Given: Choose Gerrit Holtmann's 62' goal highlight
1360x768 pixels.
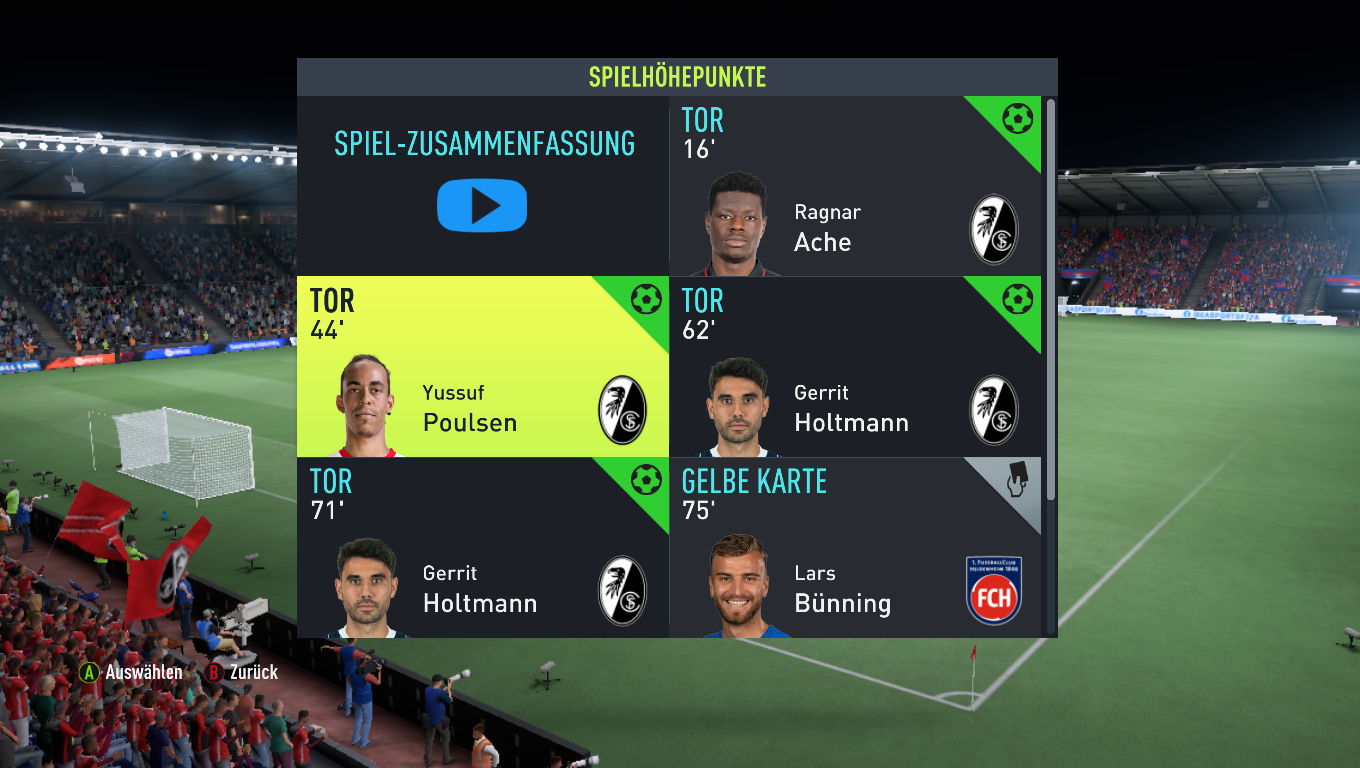Looking at the screenshot, I should point(855,367).
